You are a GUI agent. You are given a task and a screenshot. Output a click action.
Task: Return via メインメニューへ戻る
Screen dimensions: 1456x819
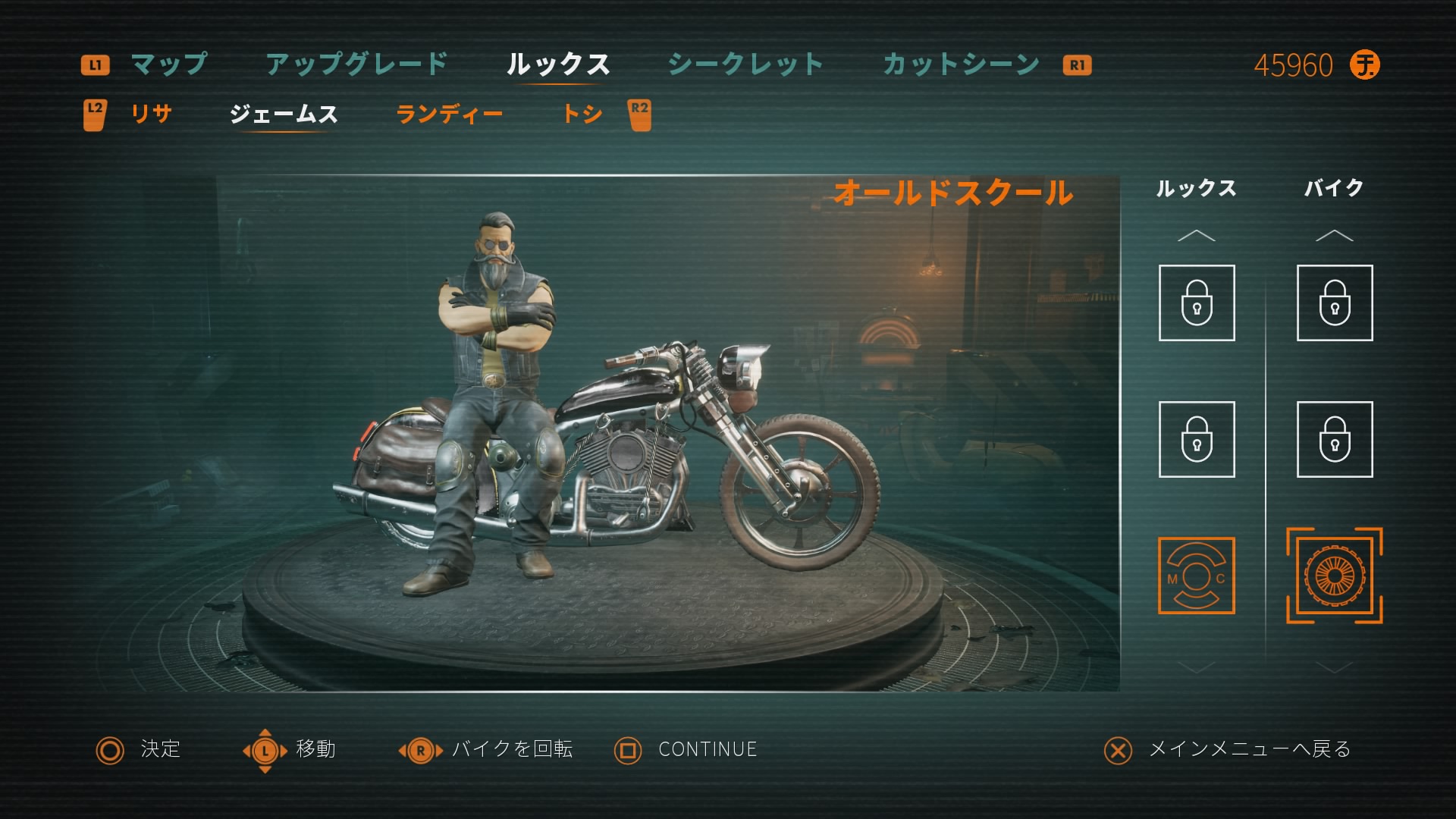point(1249,749)
